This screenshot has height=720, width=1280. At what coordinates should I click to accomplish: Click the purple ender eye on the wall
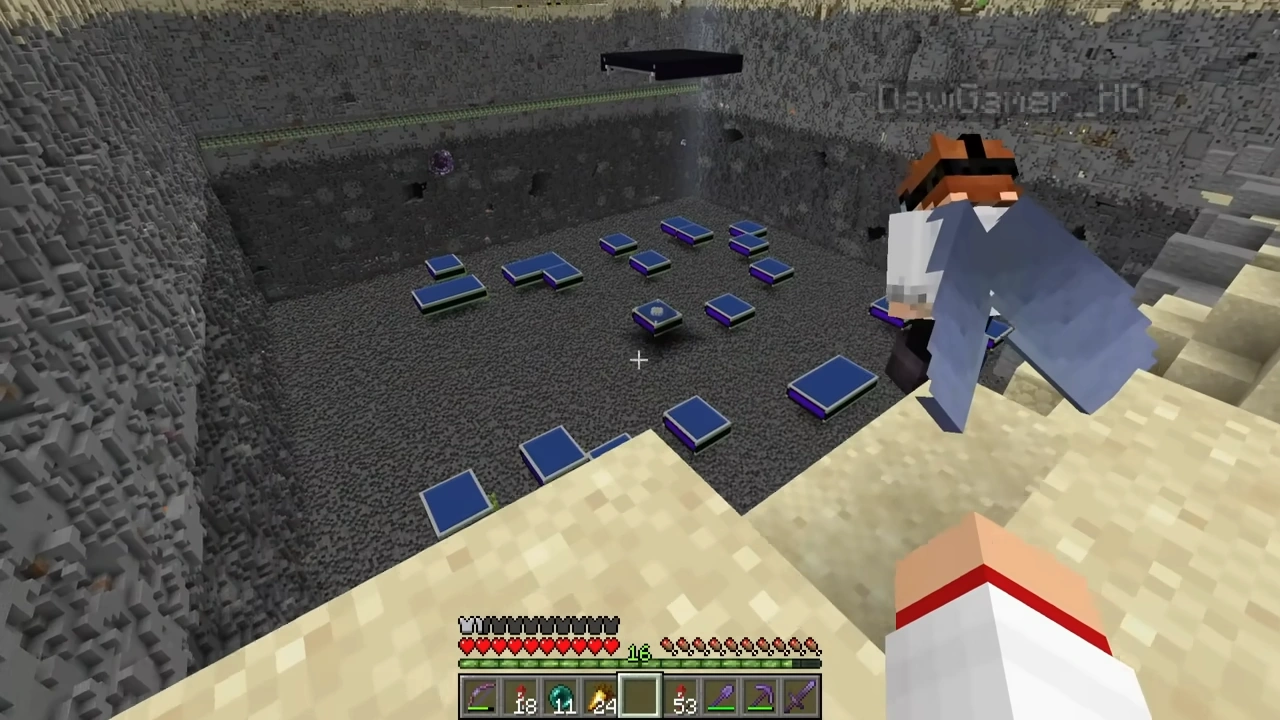[x=443, y=163]
